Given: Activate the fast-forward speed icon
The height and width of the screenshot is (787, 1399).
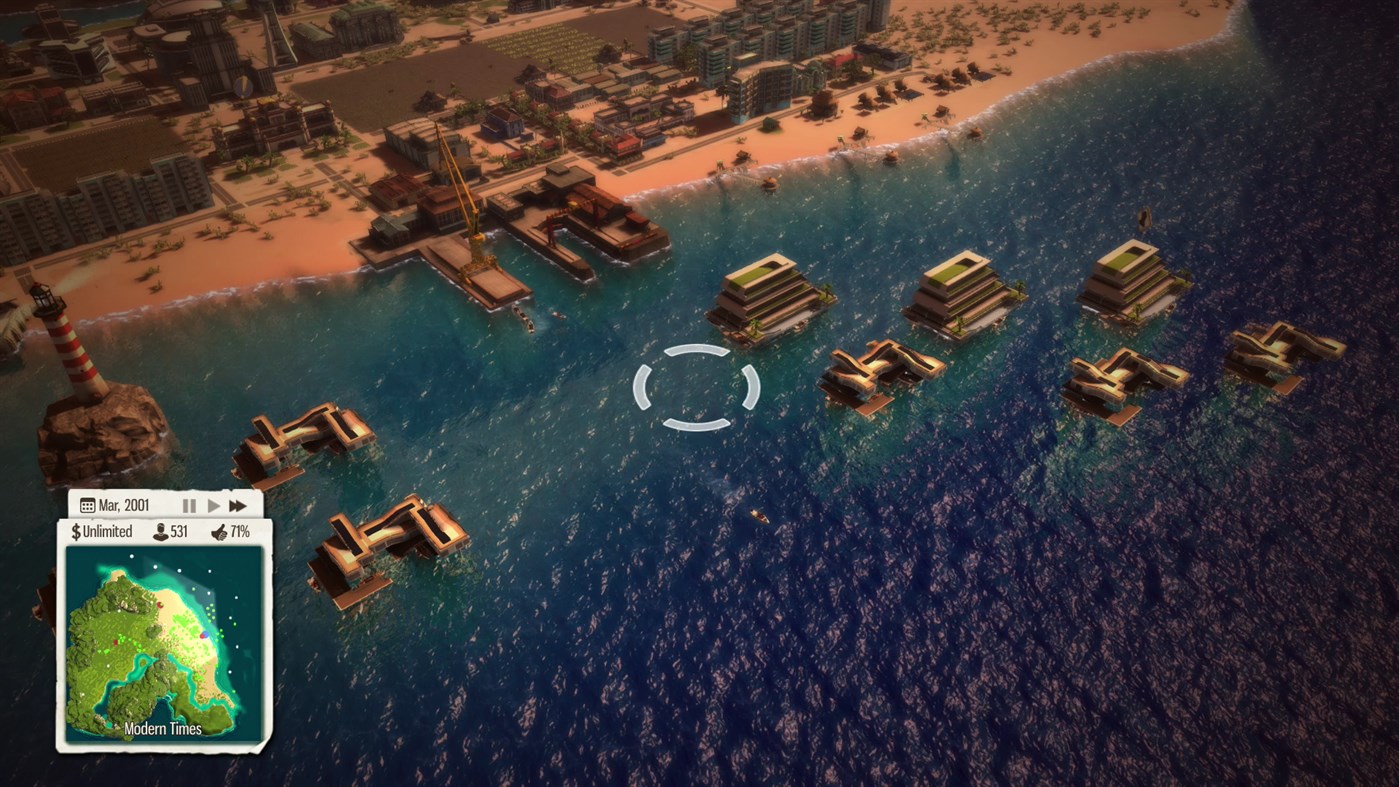Looking at the screenshot, I should tap(238, 505).
